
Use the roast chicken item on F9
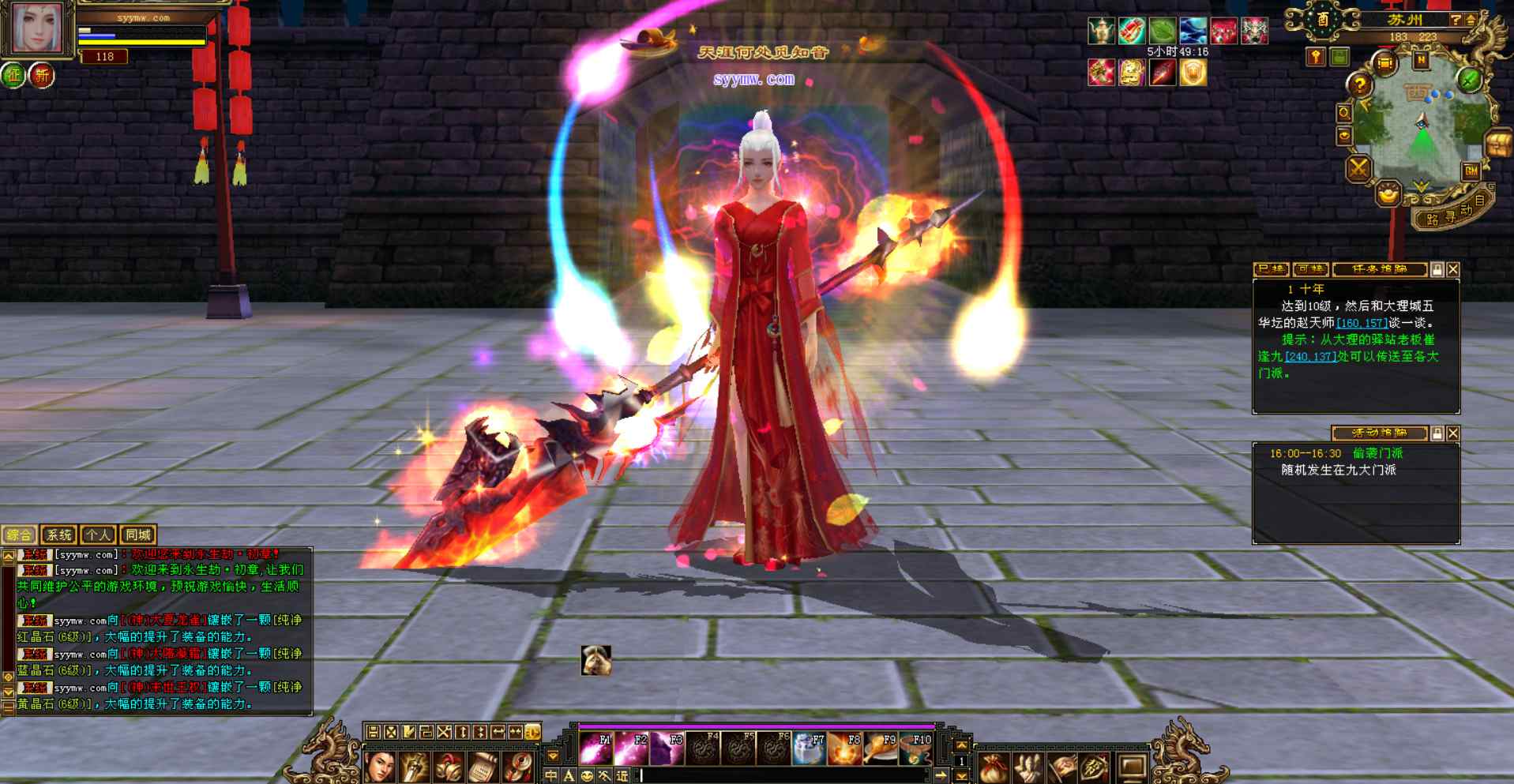click(x=881, y=748)
